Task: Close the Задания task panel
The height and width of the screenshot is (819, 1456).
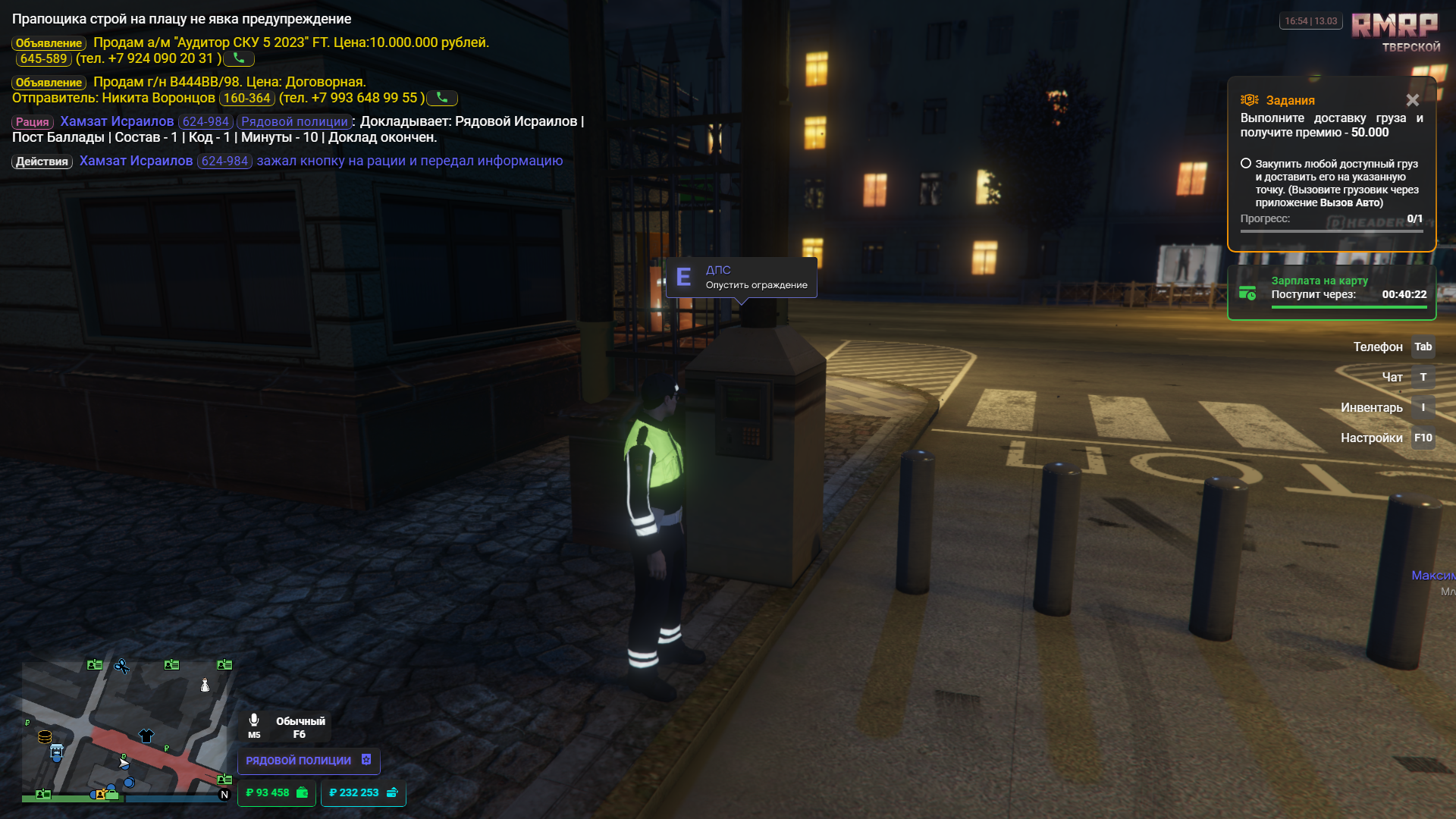Action: tap(1412, 100)
